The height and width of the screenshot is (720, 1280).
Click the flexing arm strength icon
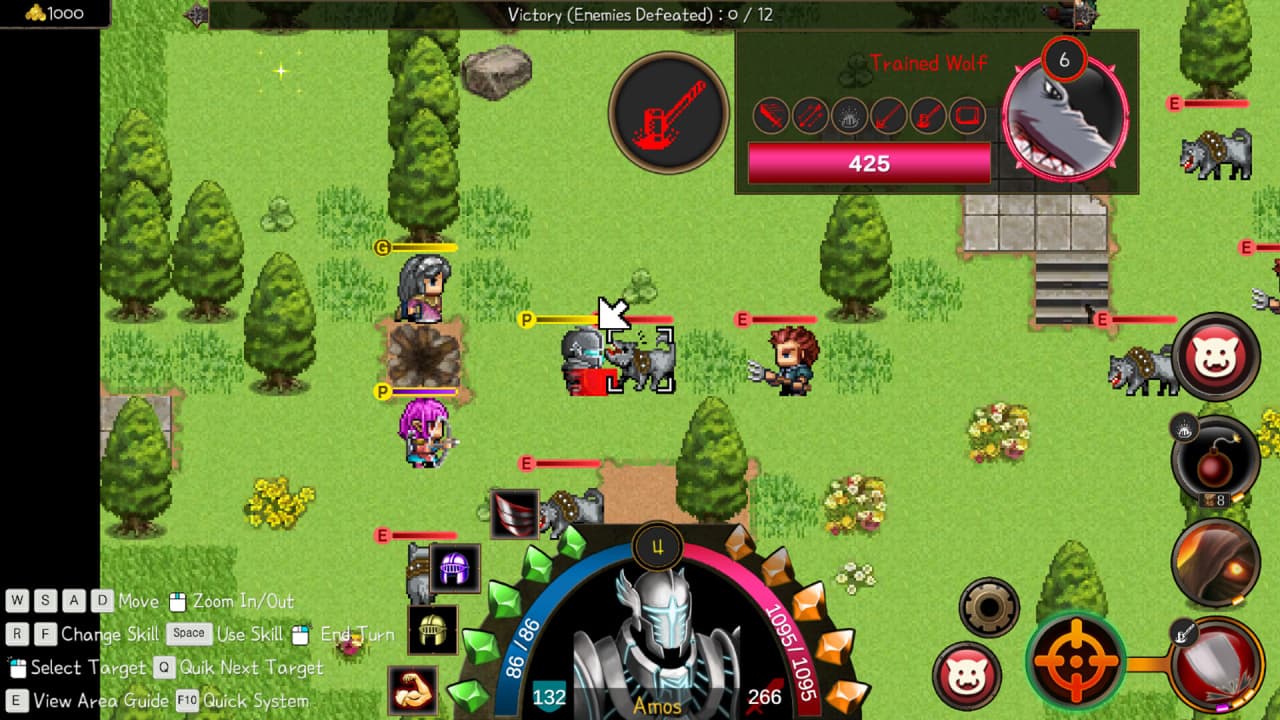pos(413,690)
